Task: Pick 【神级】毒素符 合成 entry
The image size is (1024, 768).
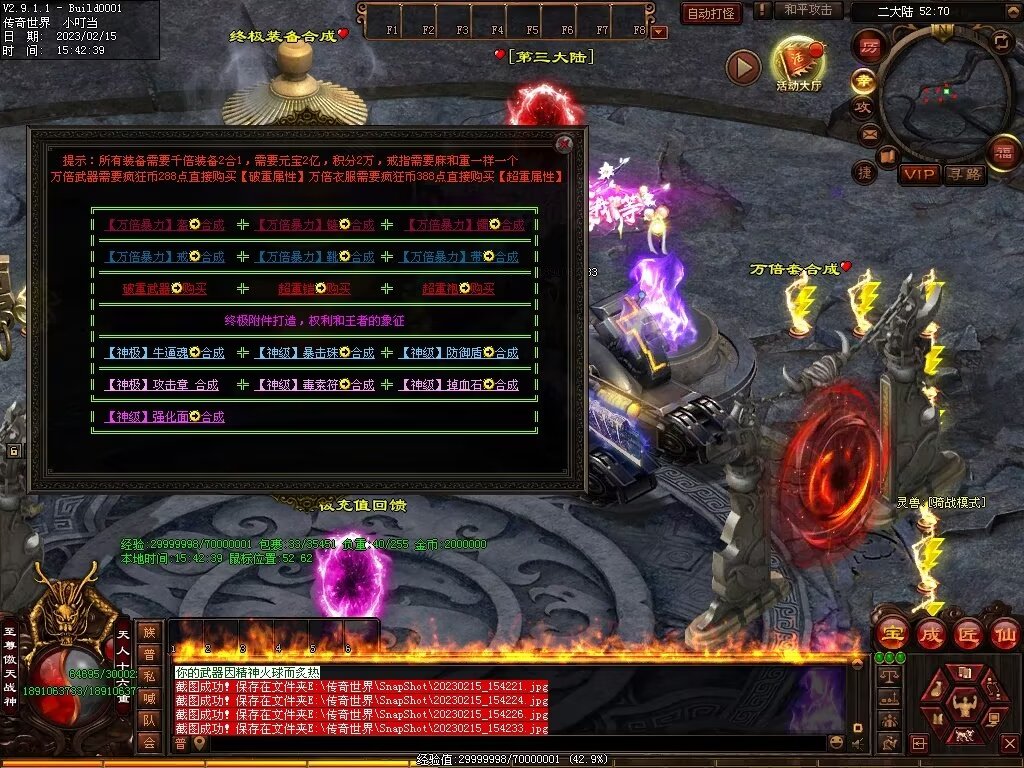Action: click(x=314, y=385)
